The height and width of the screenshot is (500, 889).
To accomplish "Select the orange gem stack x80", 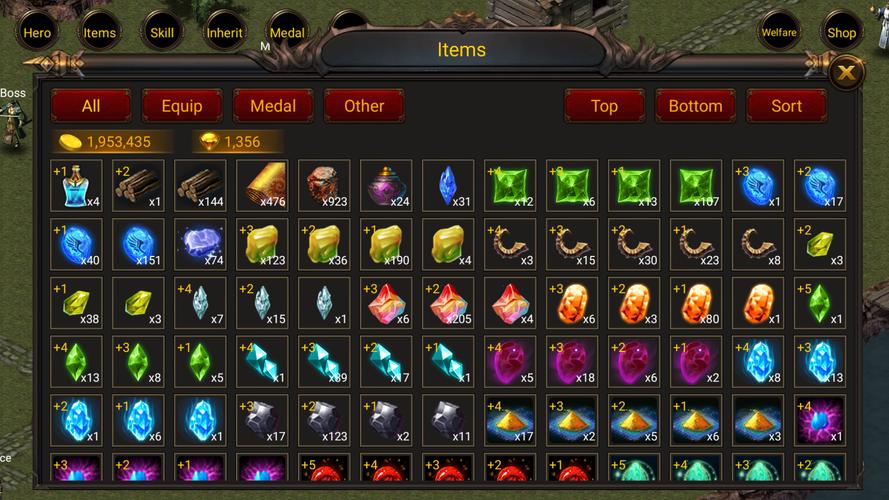I will [x=697, y=304].
